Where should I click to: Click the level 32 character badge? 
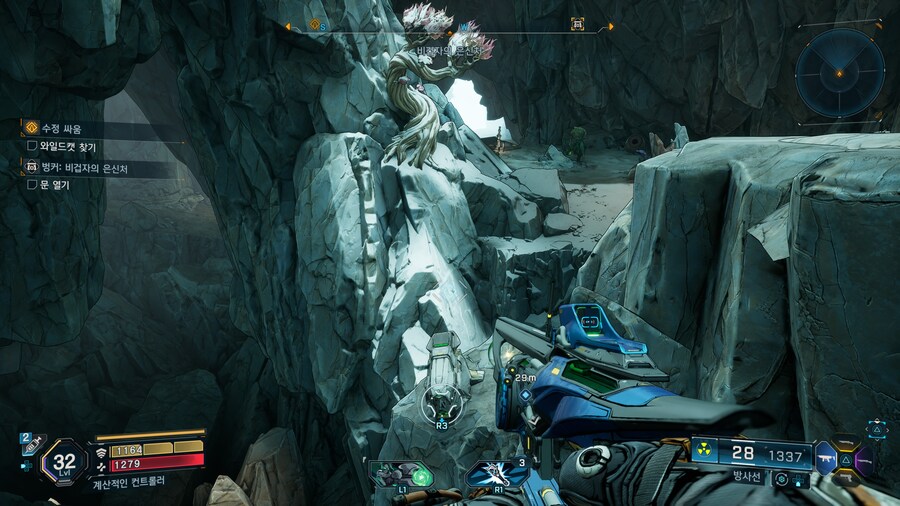[65, 462]
